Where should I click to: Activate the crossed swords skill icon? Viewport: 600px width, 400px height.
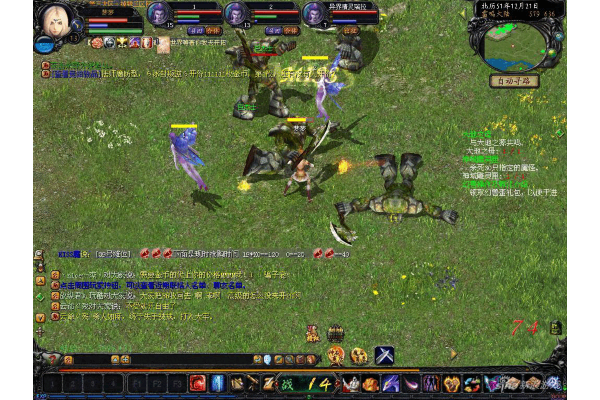(384, 355)
